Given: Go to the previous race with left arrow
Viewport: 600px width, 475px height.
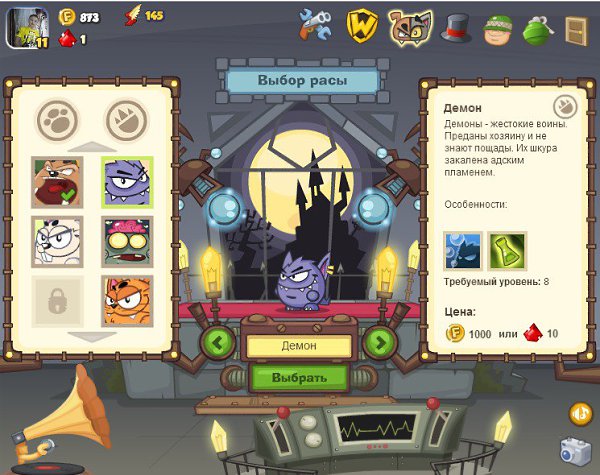Looking at the screenshot, I should click(218, 343).
